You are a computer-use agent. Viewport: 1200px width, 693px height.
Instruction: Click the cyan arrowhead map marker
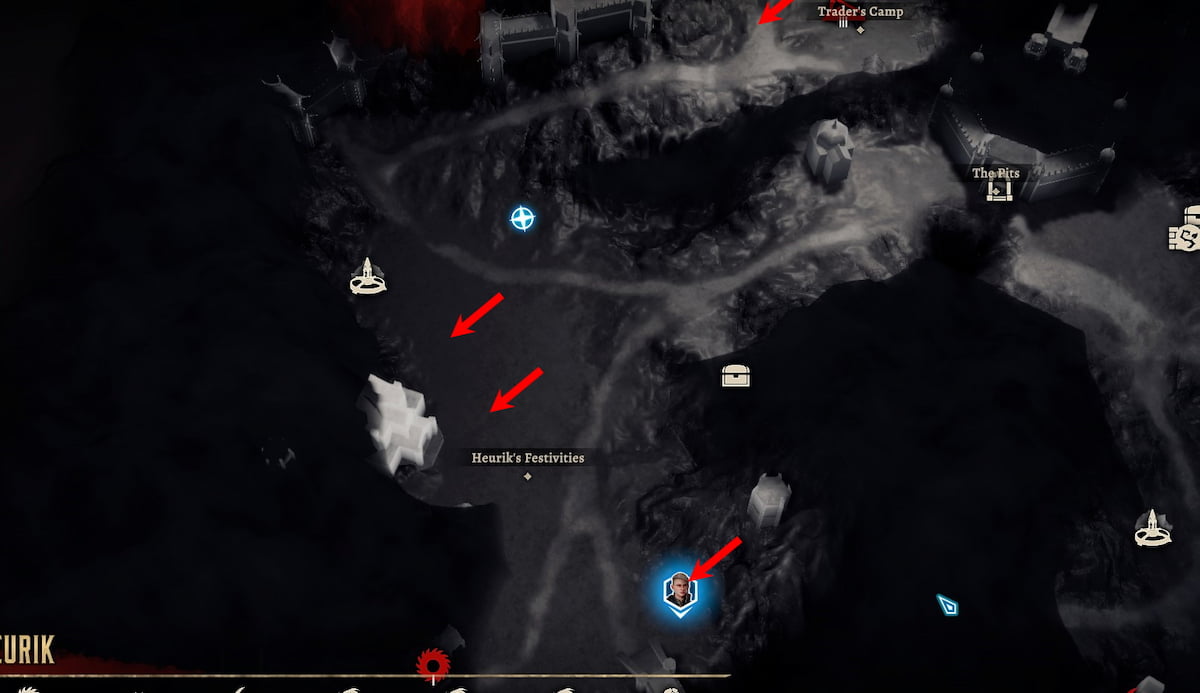click(947, 604)
